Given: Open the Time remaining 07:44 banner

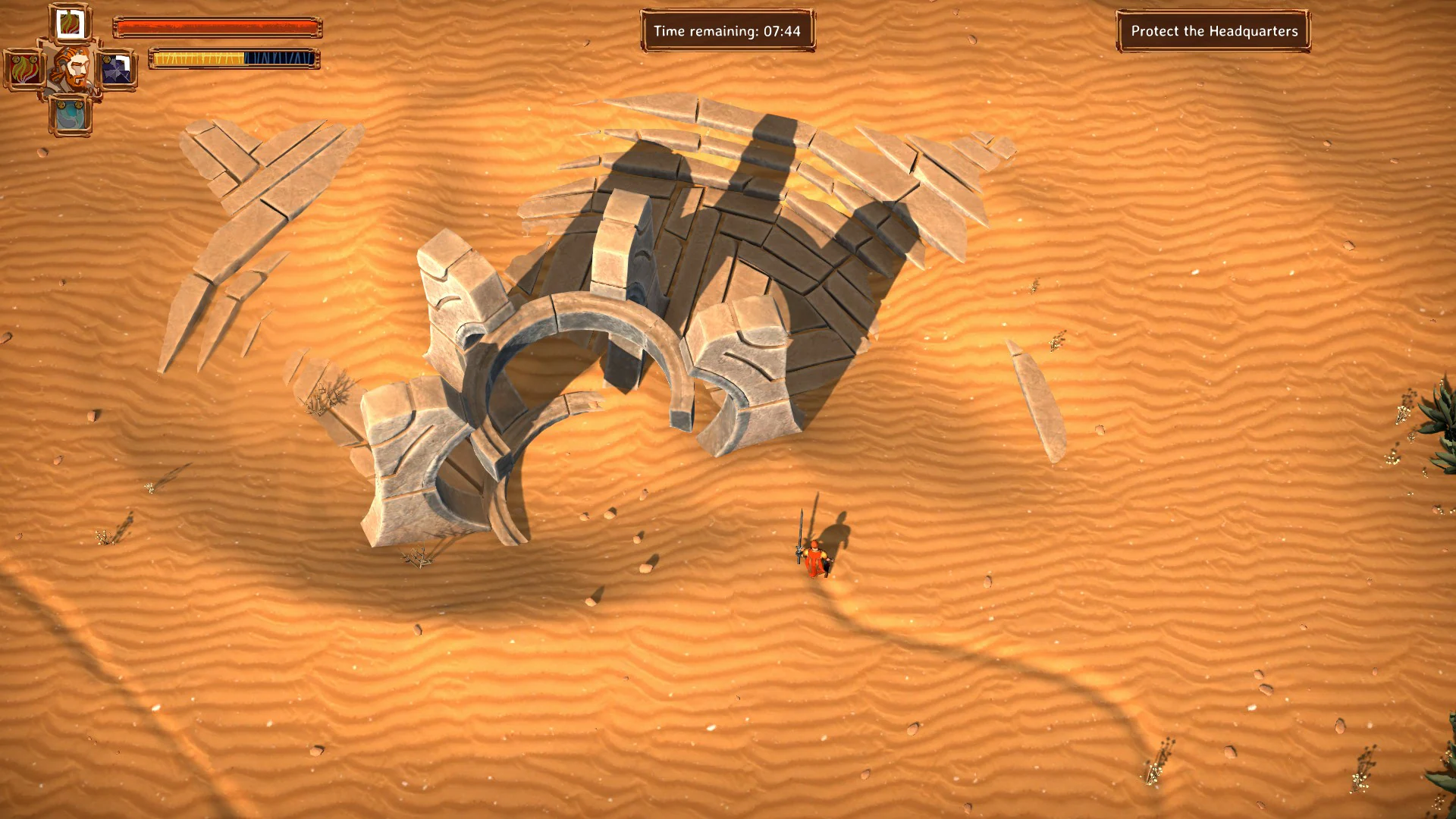Looking at the screenshot, I should point(729,31).
